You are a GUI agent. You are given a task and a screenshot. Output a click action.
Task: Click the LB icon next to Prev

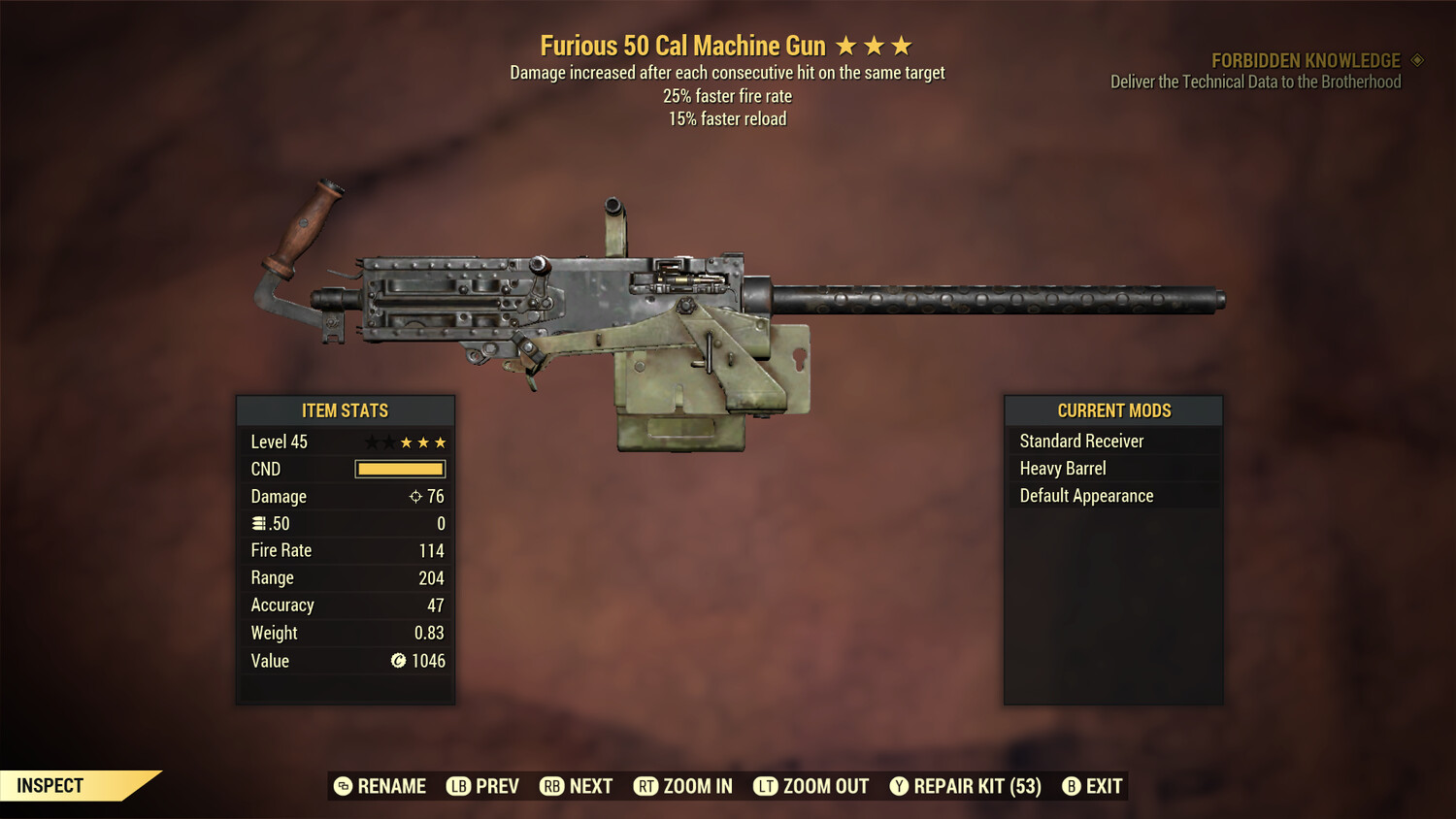click(456, 786)
